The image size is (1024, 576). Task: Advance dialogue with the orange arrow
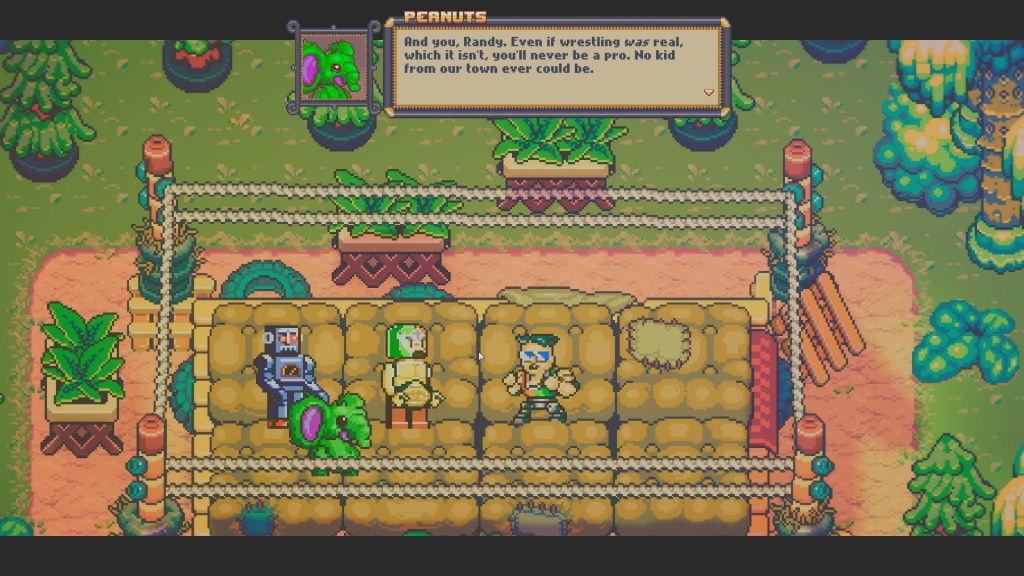[709, 93]
